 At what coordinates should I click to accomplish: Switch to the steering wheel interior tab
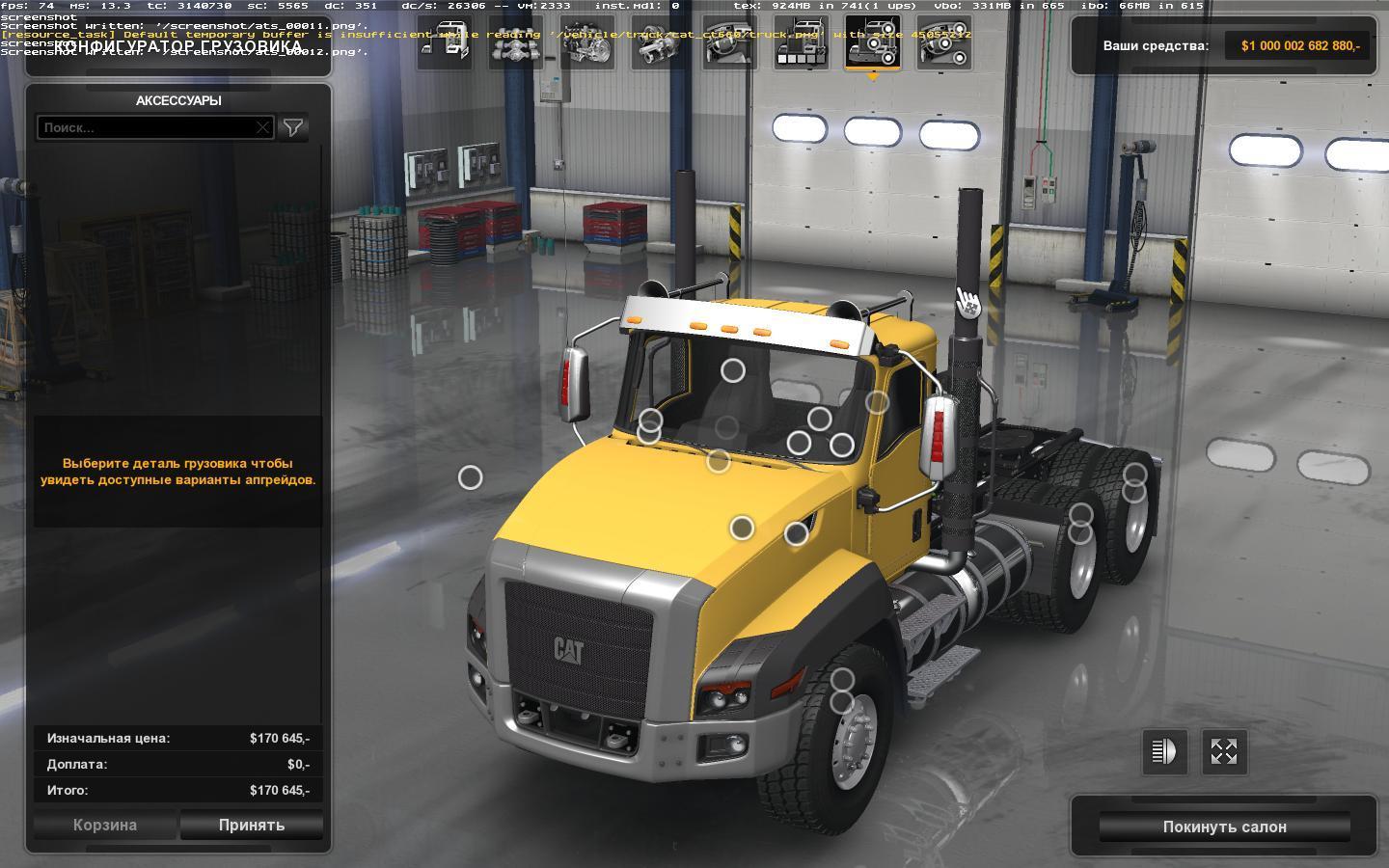730,42
